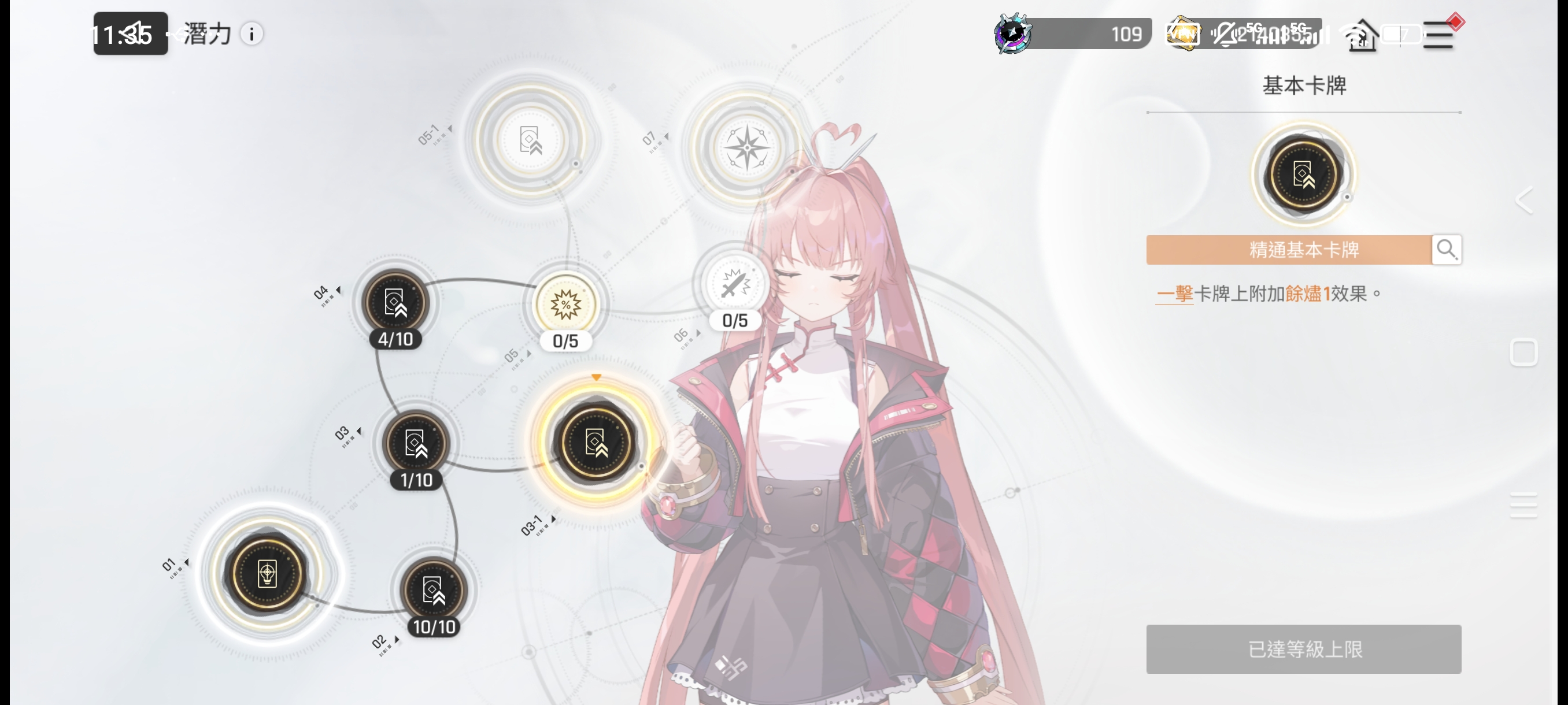Choose the percent burst node showing 0/5

pyautogui.click(x=565, y=305)
